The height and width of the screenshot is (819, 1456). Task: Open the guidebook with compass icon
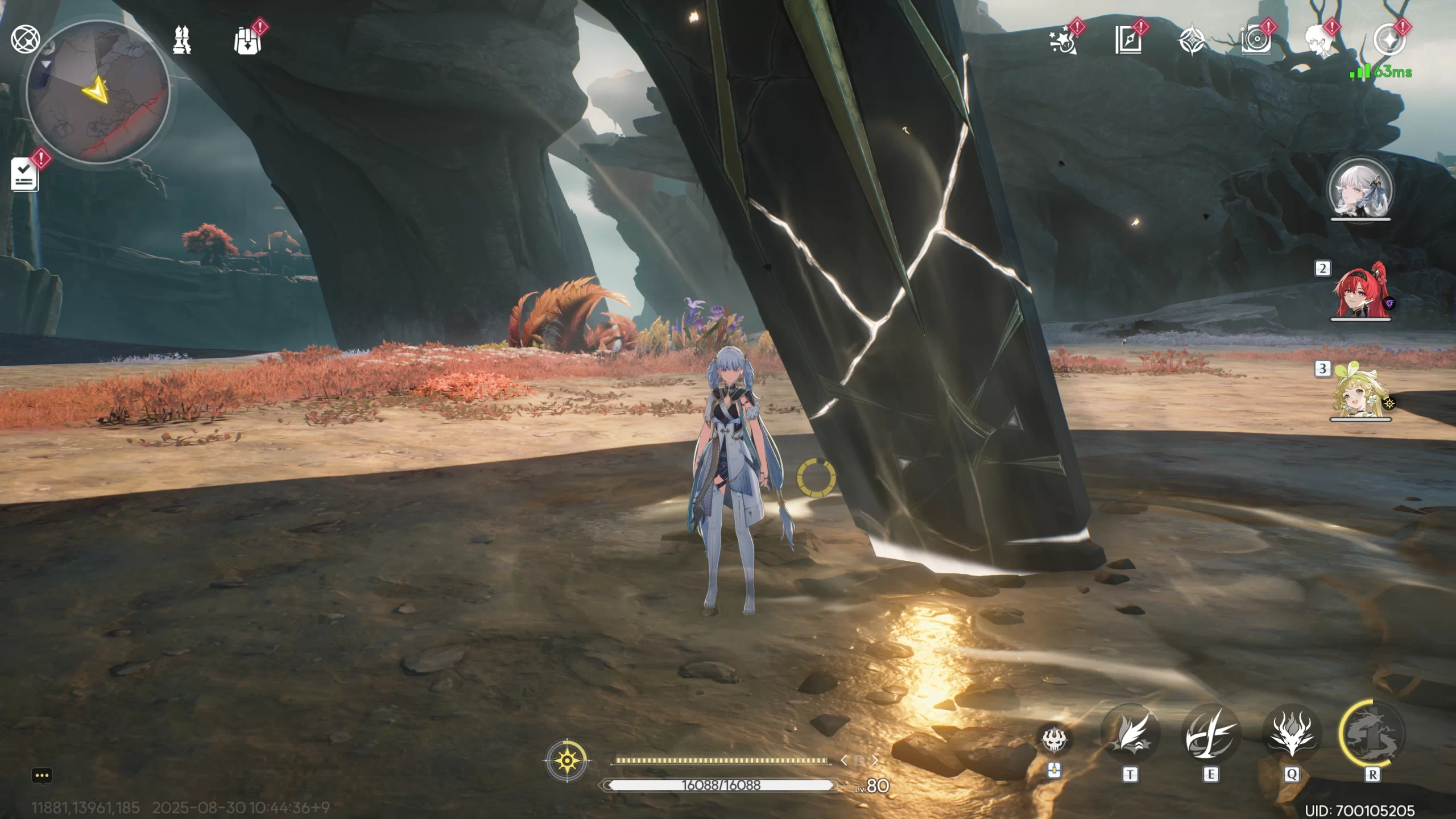point(1128,41)
